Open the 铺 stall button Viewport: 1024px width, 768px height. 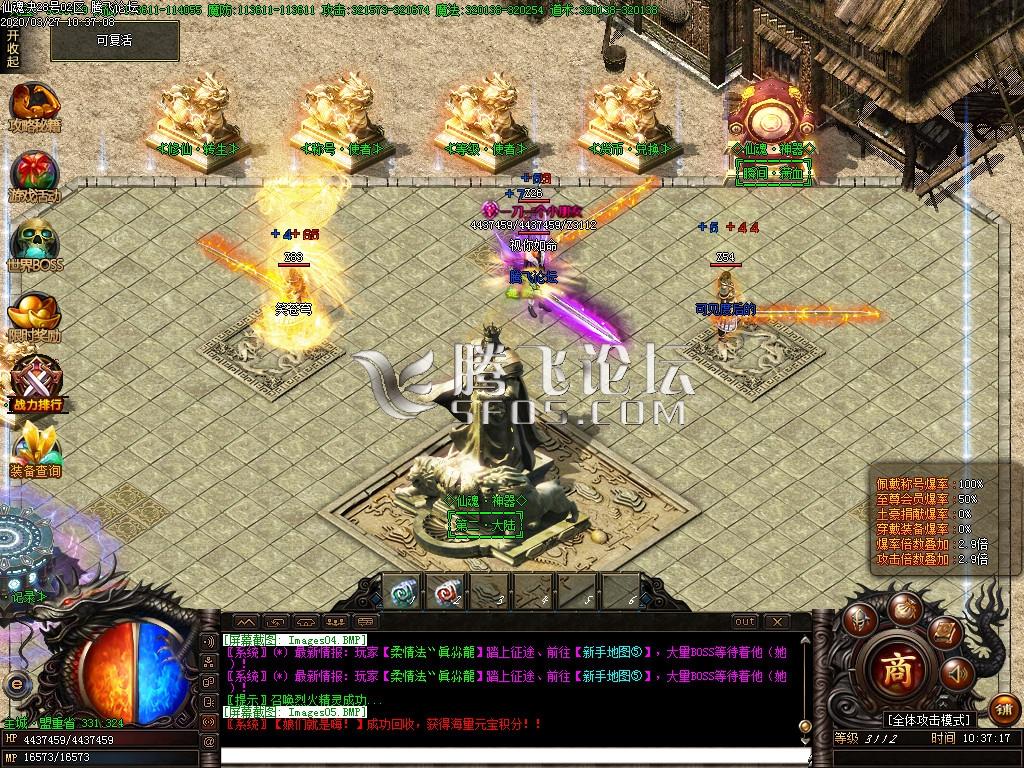[x=1005, y=710]
